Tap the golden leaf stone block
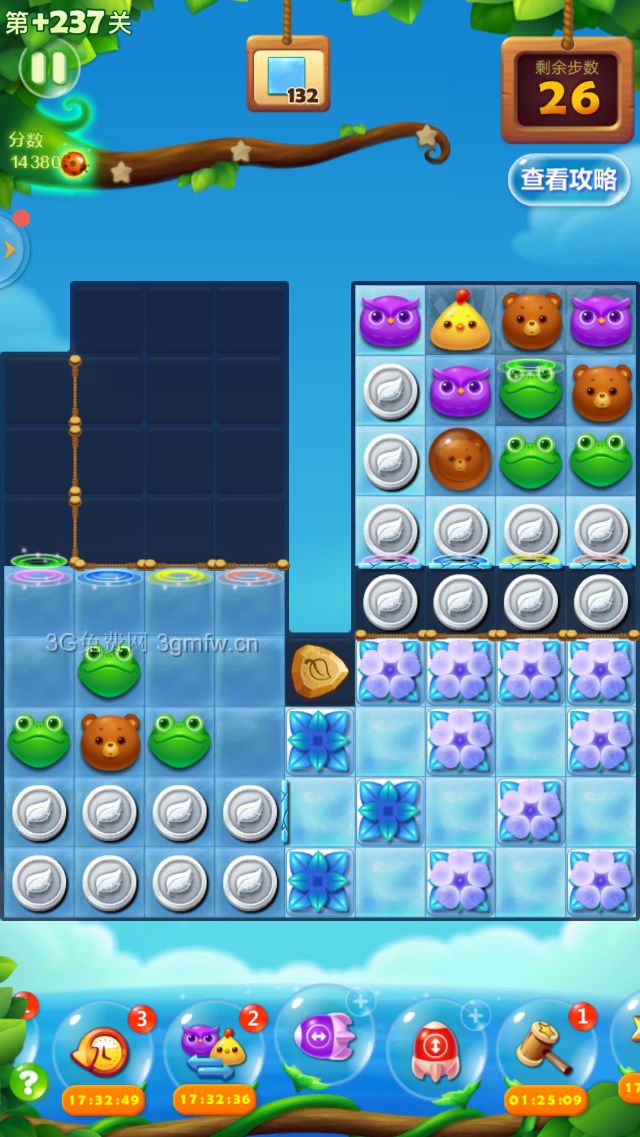This screenshot has height=1137, width=640. 319,671
